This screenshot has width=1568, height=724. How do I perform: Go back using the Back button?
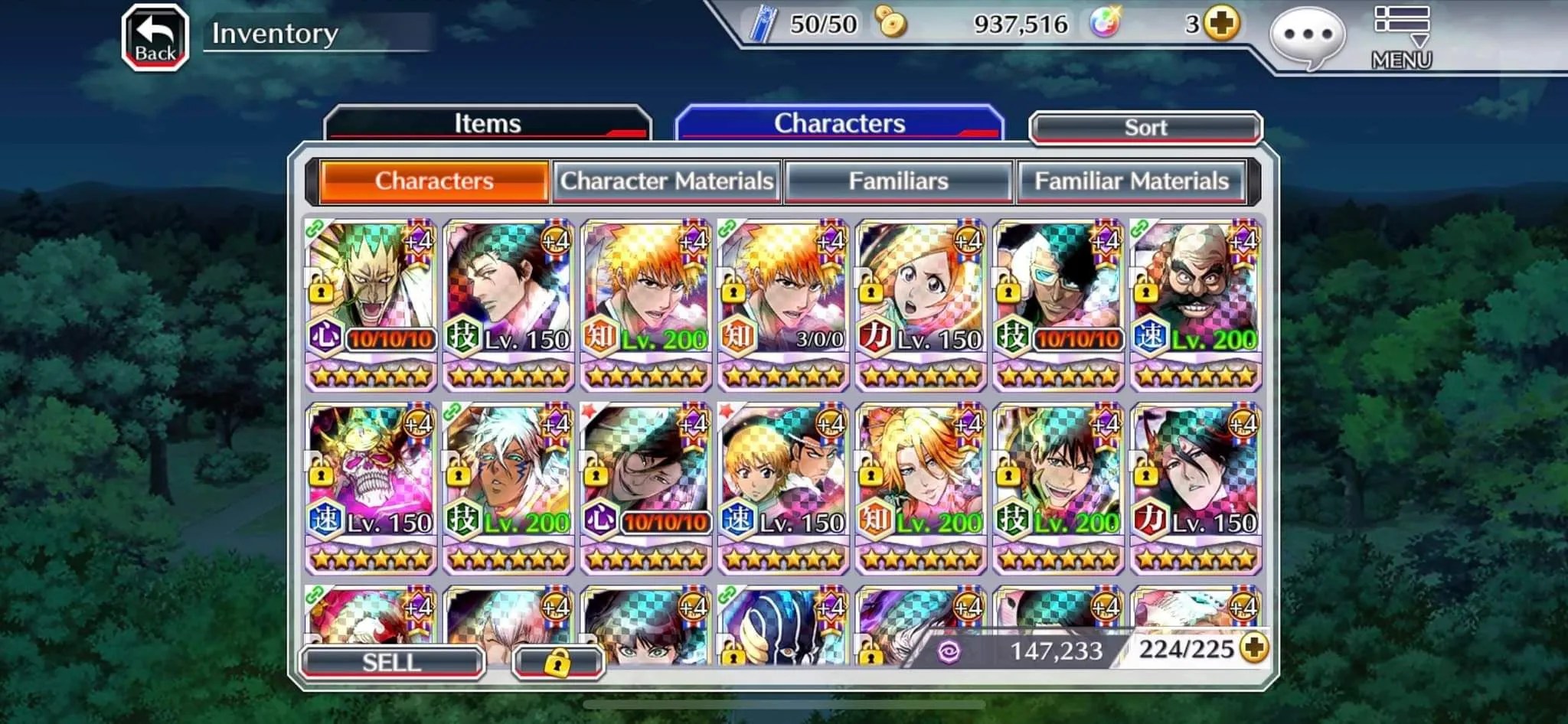click(155, 38)
